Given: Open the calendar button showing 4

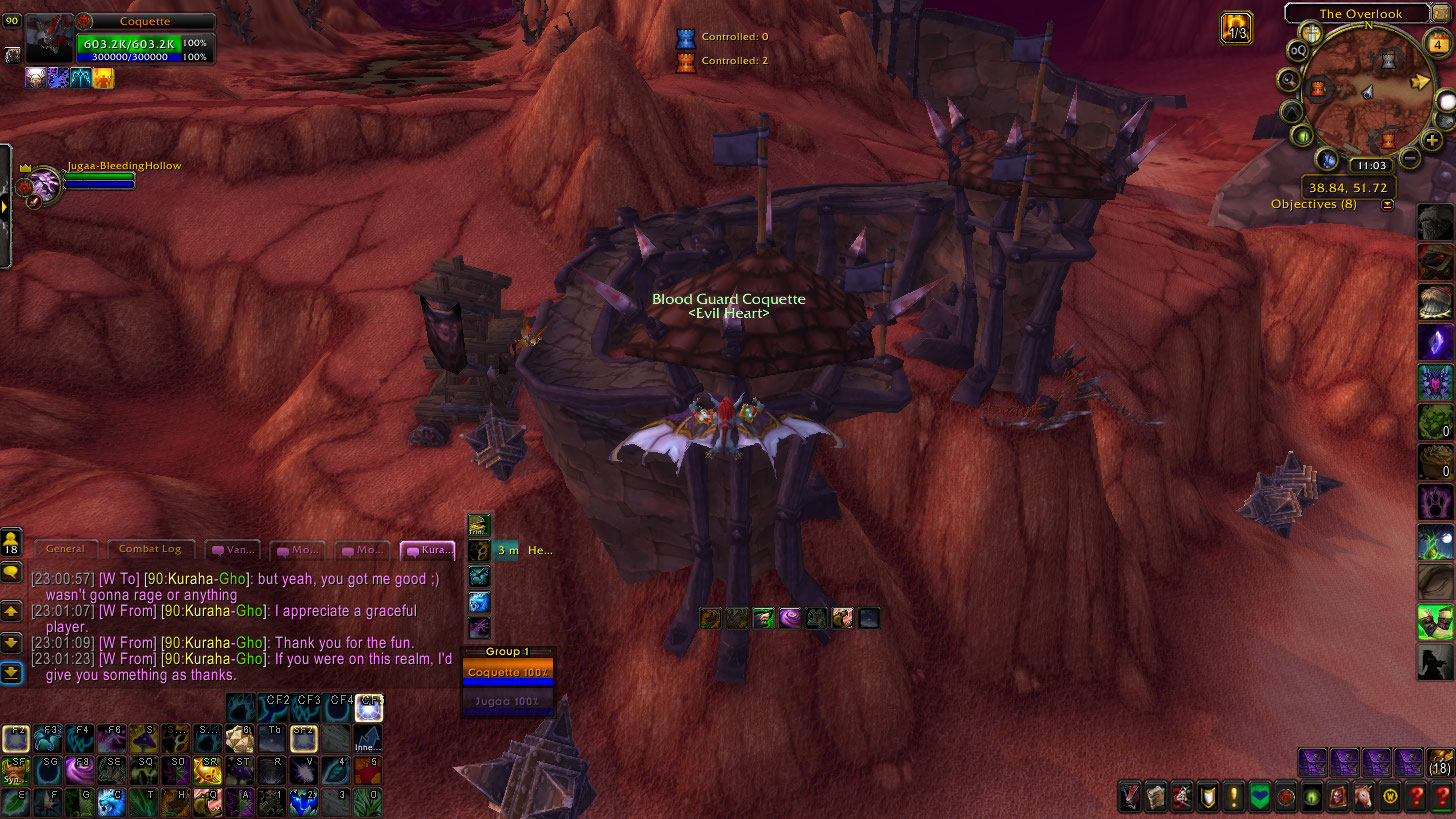Looking at the screenshot, I should point(1439,44).
